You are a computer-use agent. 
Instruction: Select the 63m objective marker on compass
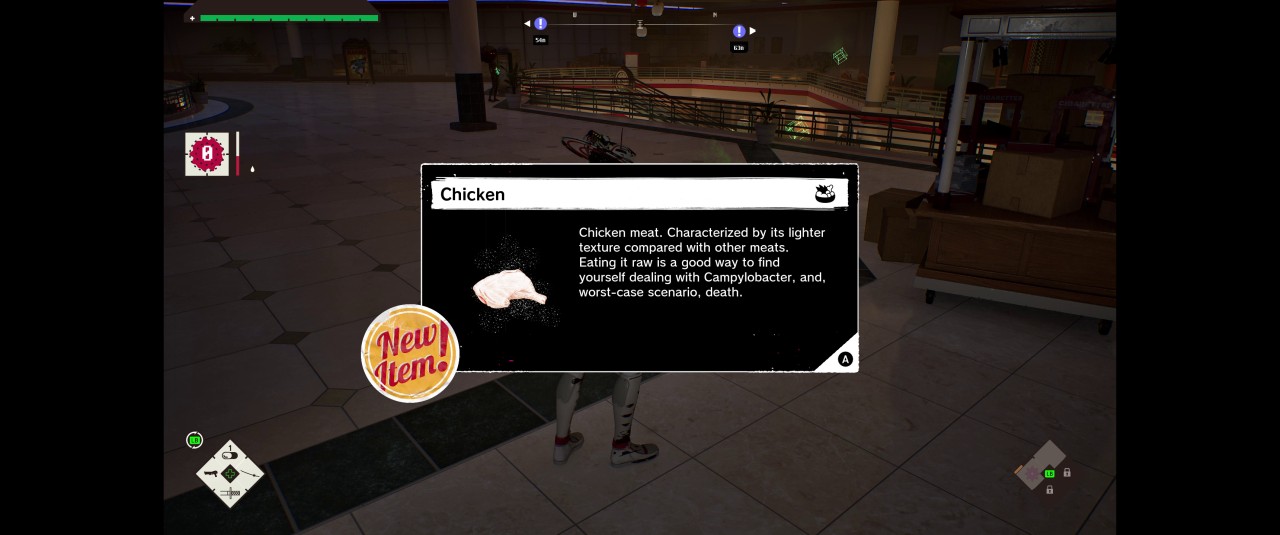pos(739,32)
